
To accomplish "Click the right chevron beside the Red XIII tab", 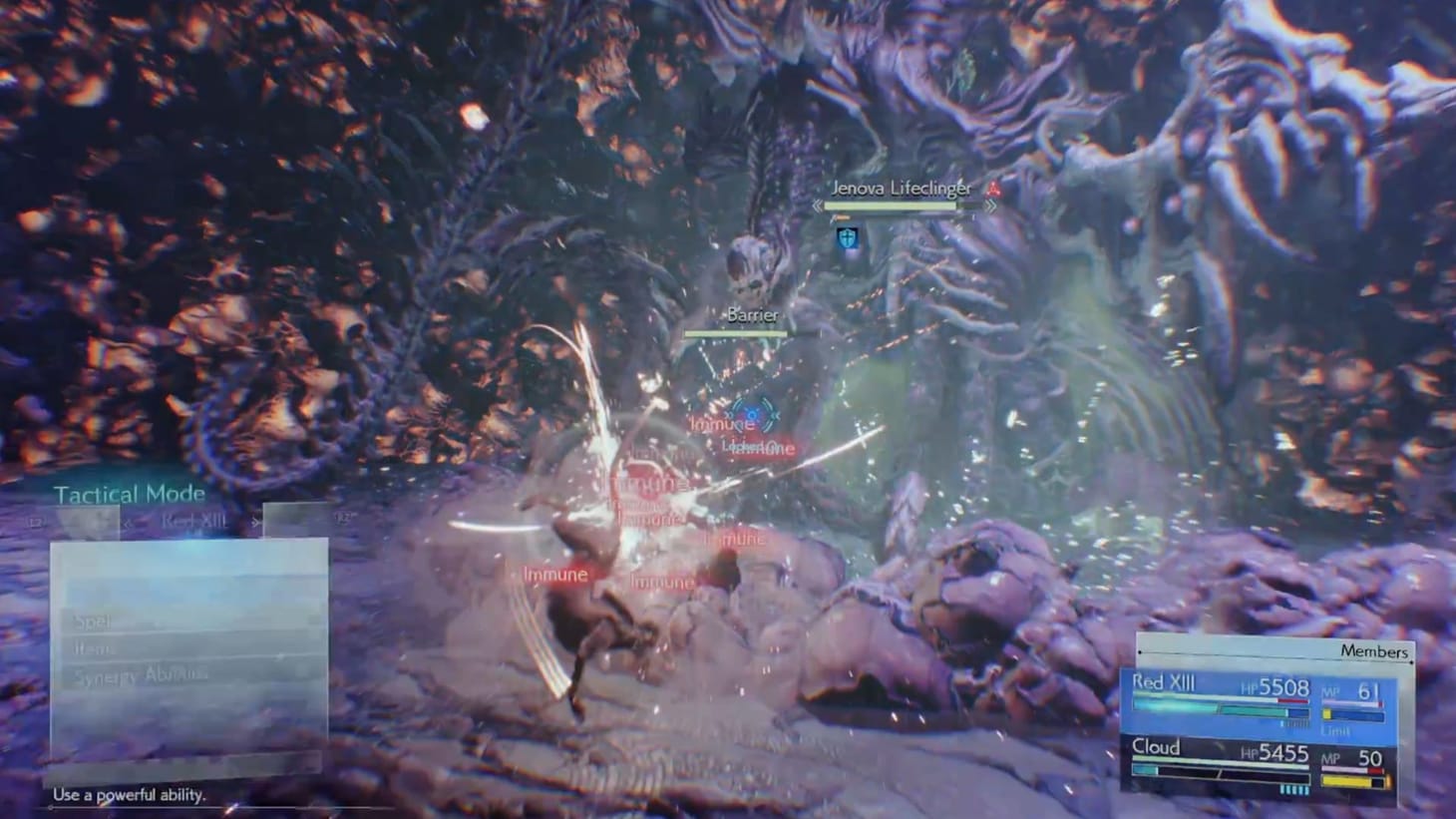I will [x=253, y=522].
